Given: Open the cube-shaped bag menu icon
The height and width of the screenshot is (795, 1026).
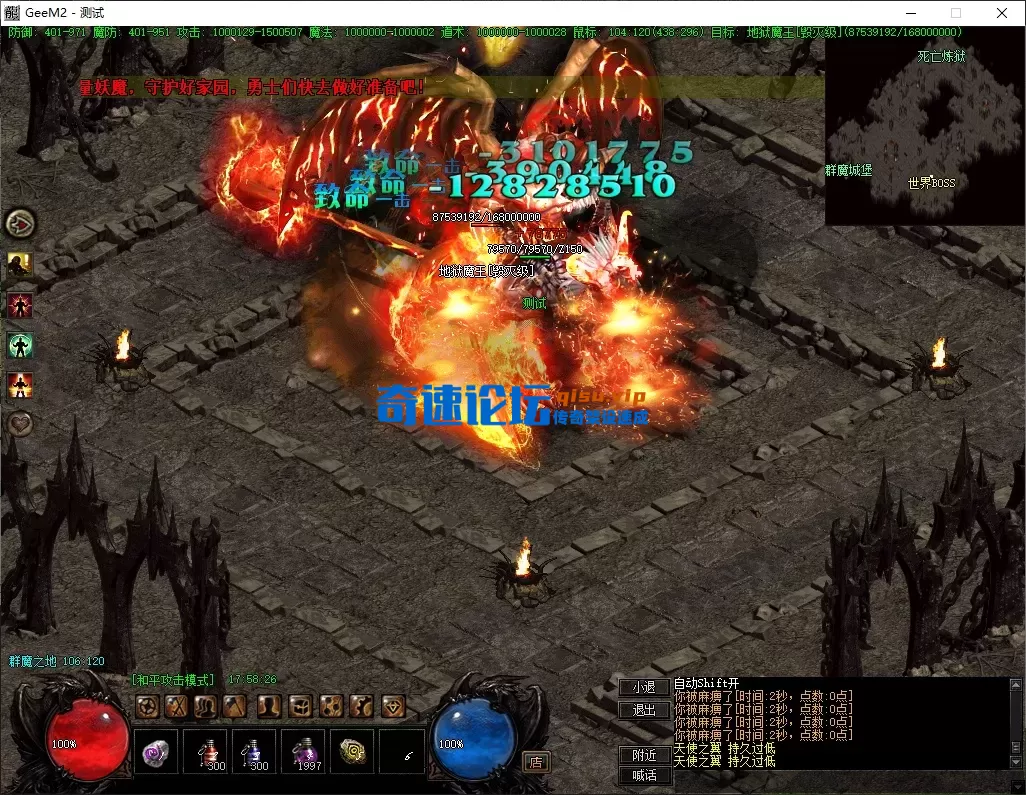Looking at the screenshot, I should coord(300,706).
